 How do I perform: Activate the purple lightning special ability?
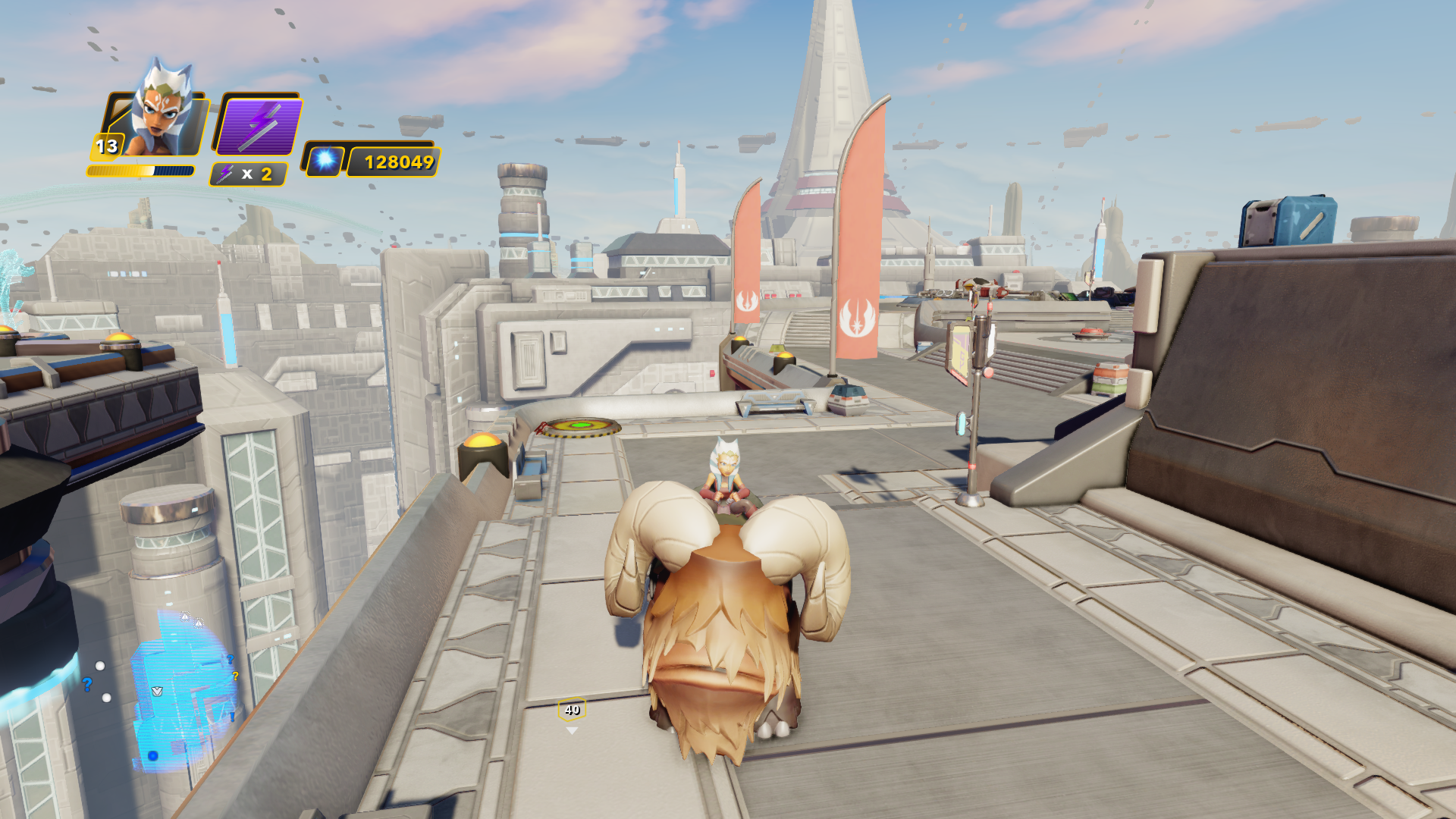pyautogui.click(x=259, y=126)
